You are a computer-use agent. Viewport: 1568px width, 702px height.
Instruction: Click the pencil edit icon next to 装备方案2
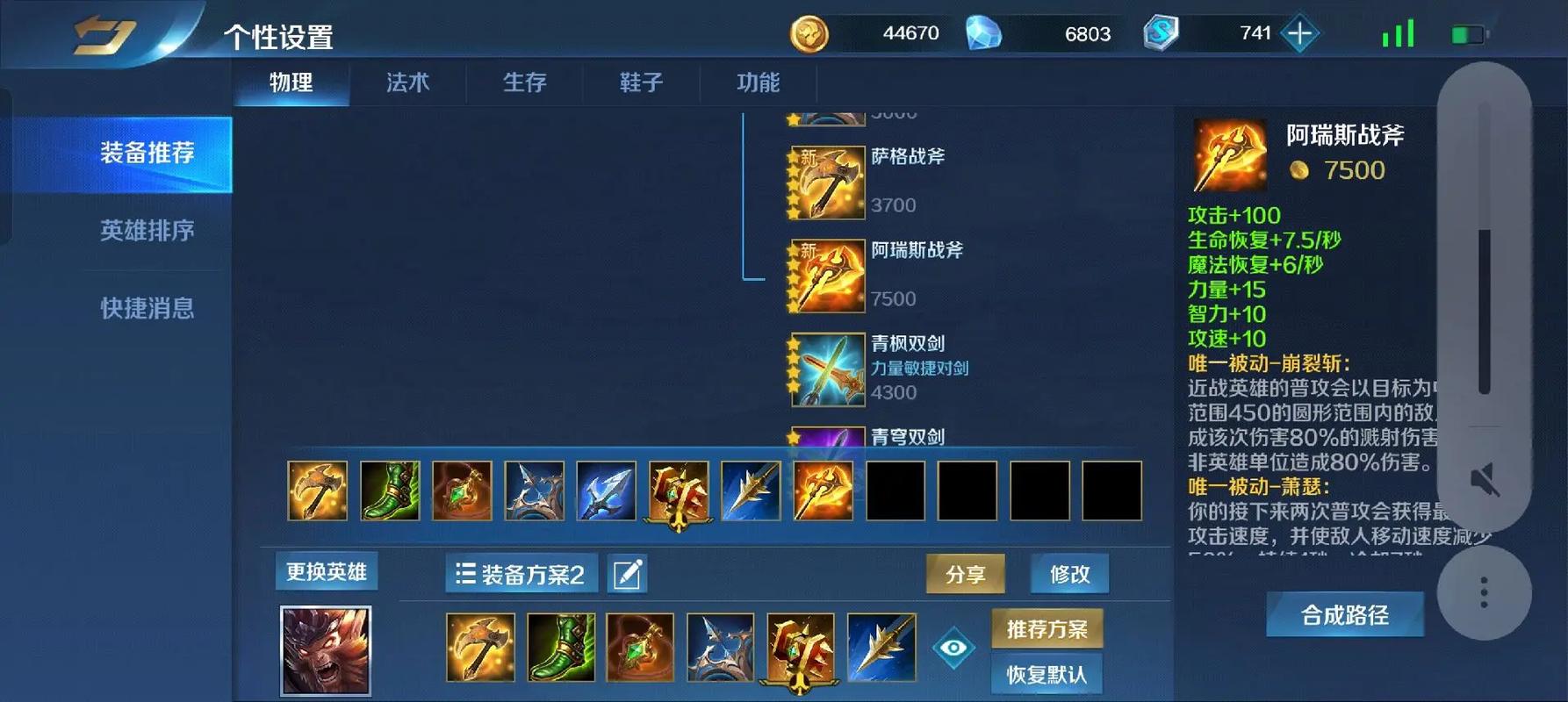626,573
